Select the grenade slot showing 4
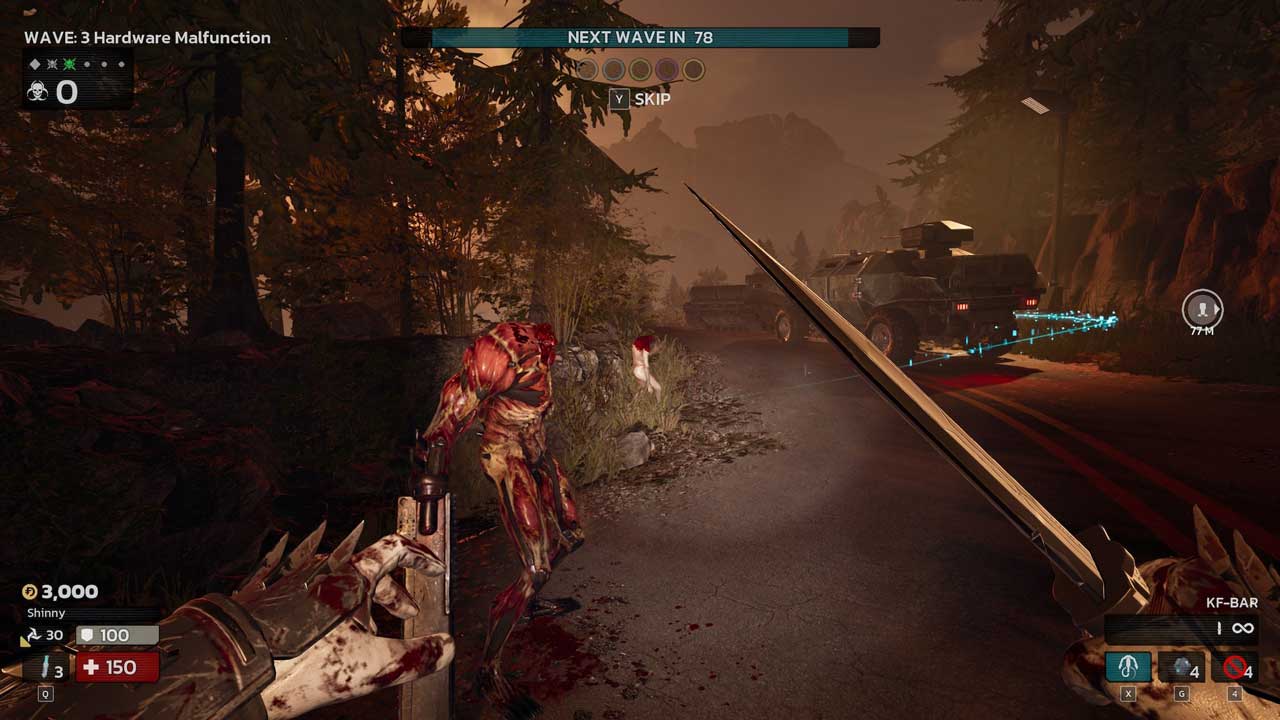Image resolution: width=1280 pixels, height=720 pixels. [x=1181, y=666]
